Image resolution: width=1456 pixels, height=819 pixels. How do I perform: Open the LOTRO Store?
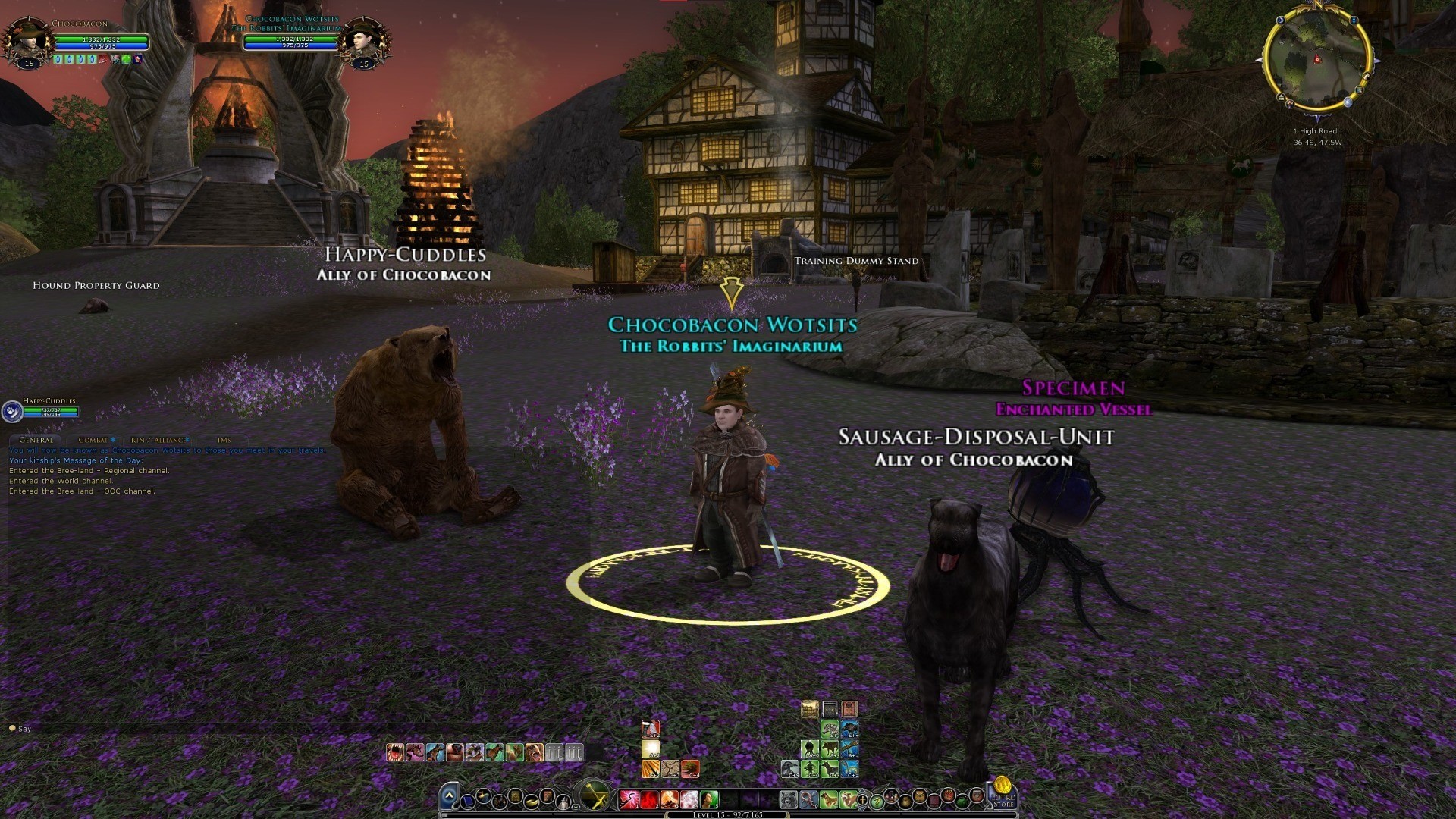point(1003,792)
